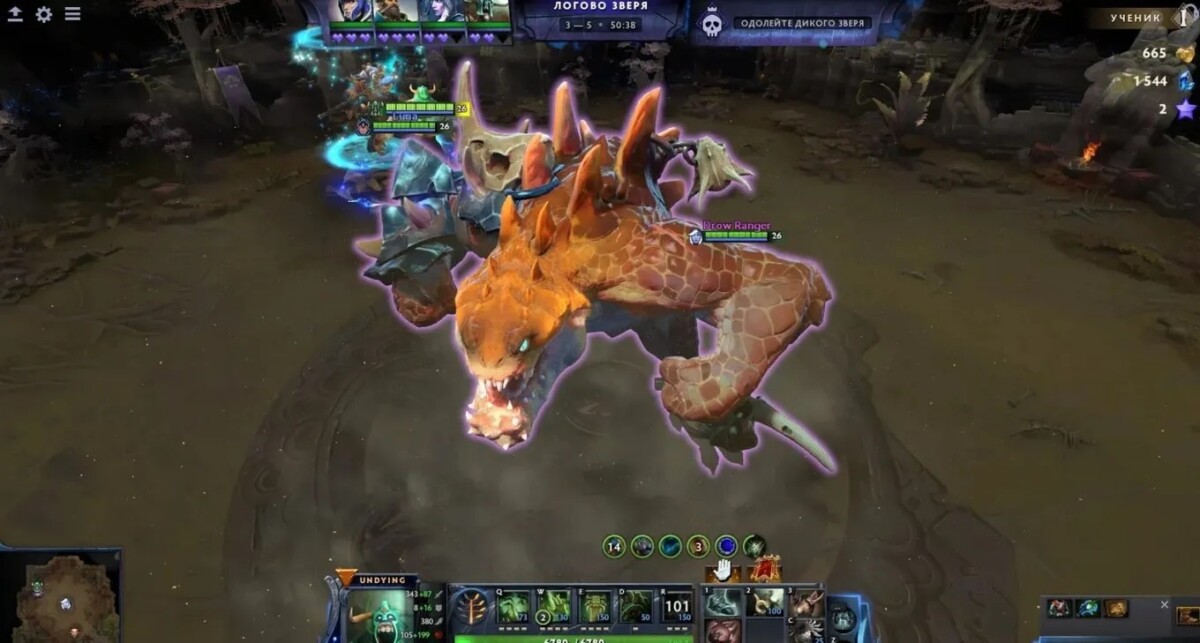Cast Undying's W ability
The height and width of the screenshot is (643, 1200).
tap(555, 606)
